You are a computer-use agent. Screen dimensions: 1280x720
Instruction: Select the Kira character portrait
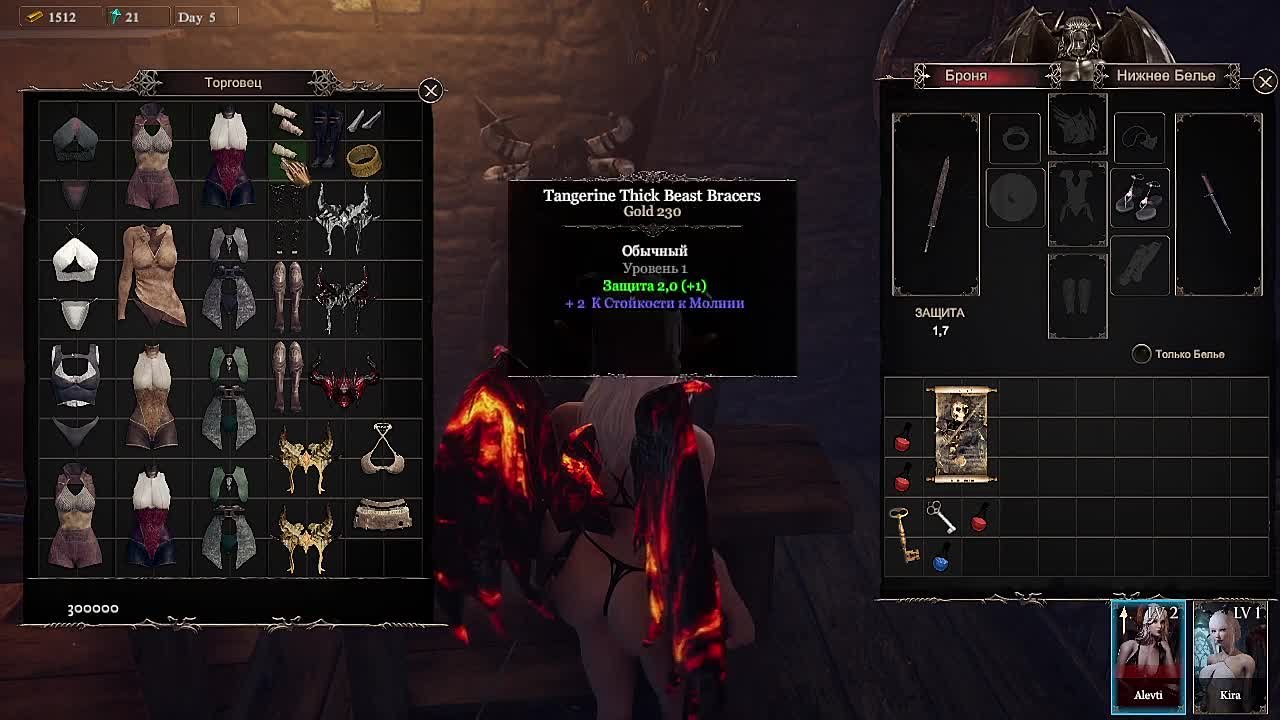1230,655
